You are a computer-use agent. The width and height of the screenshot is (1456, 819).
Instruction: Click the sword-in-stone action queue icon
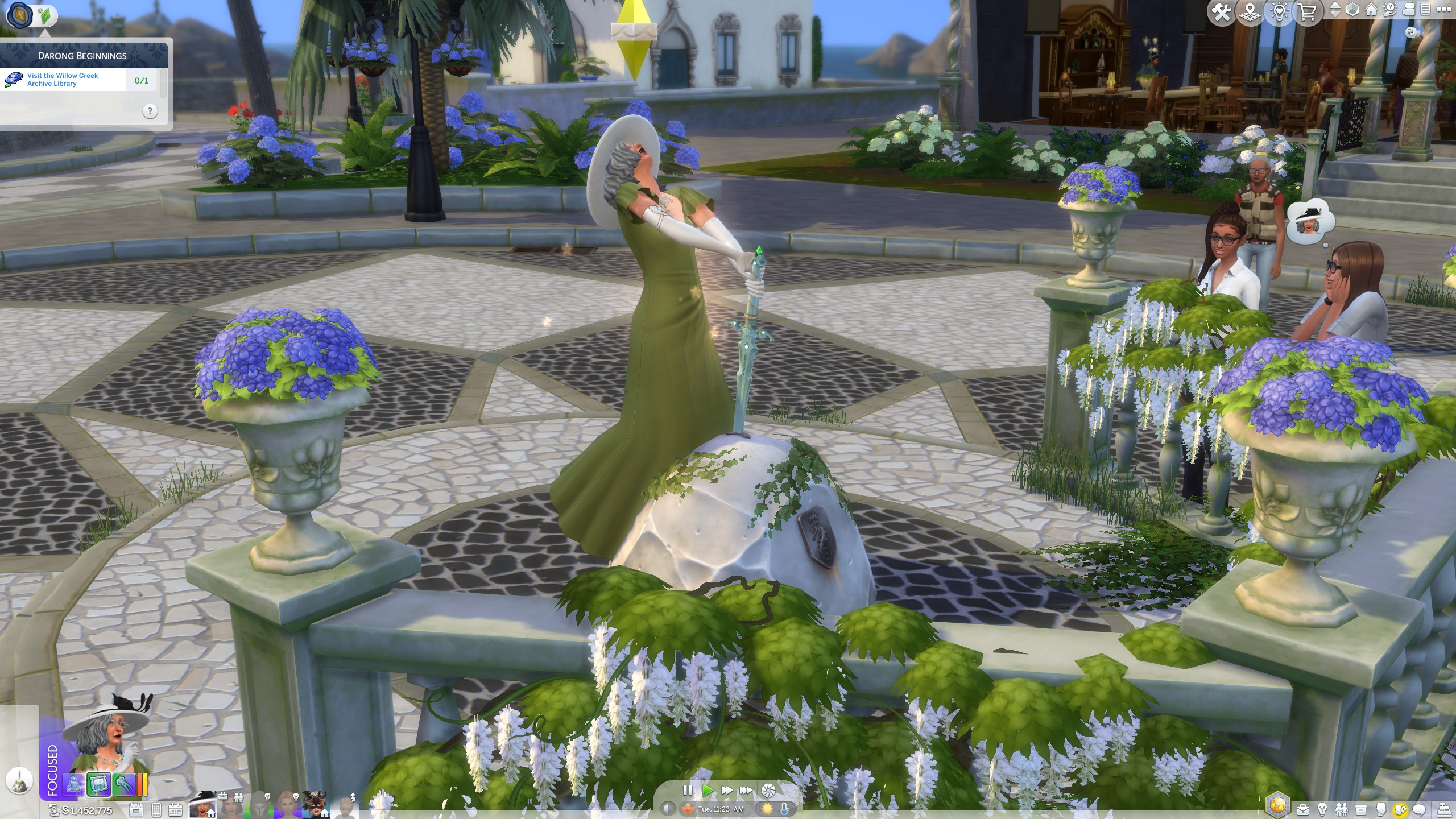(19, 781)
